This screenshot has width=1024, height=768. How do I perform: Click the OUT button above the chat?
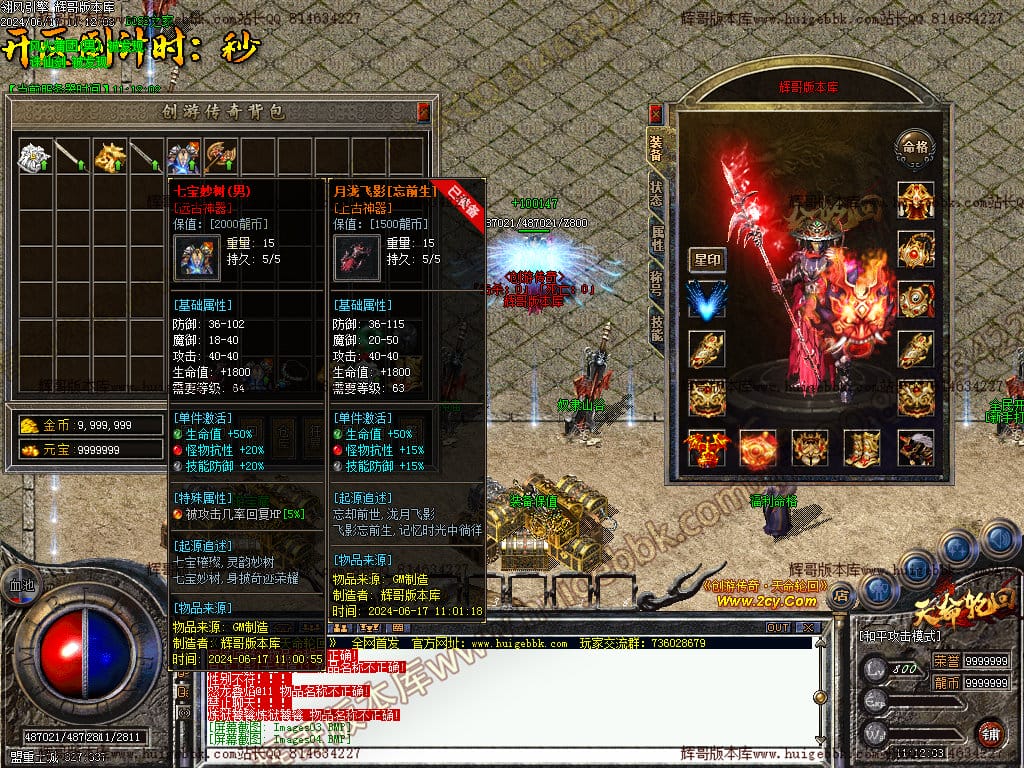tap(778, 627)
